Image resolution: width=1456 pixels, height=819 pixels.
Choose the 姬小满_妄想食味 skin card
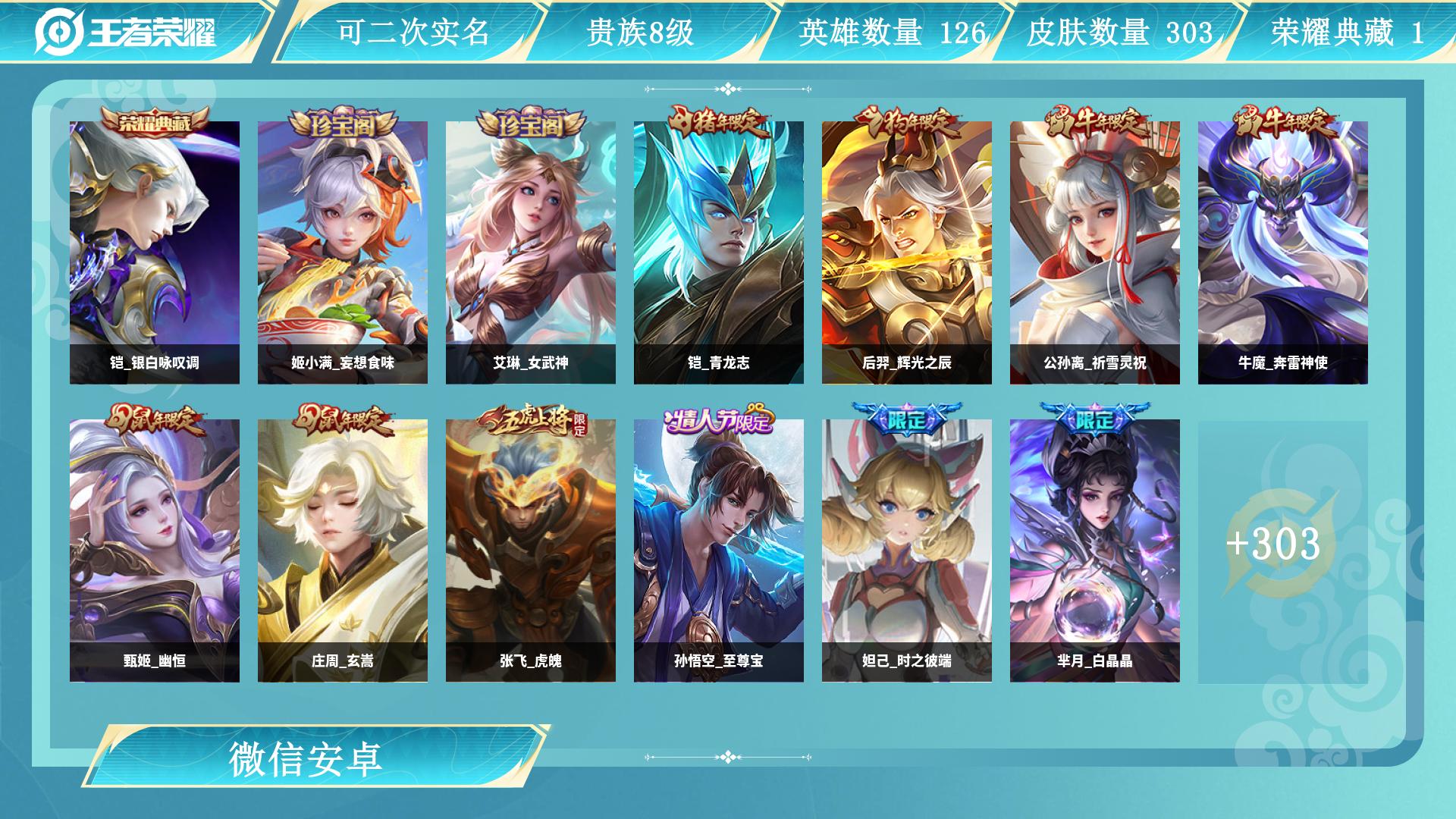click(x=343, y=253)
